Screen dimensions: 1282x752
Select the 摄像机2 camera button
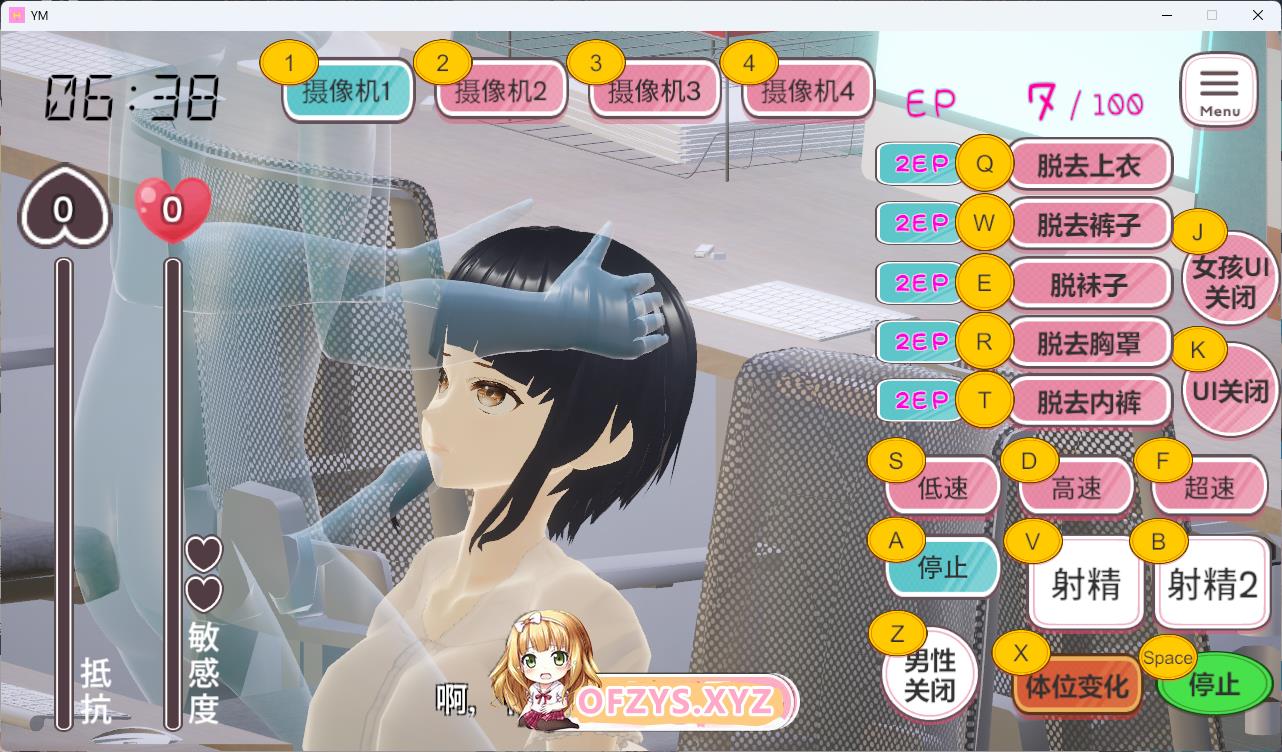click(x=502, y=93)
